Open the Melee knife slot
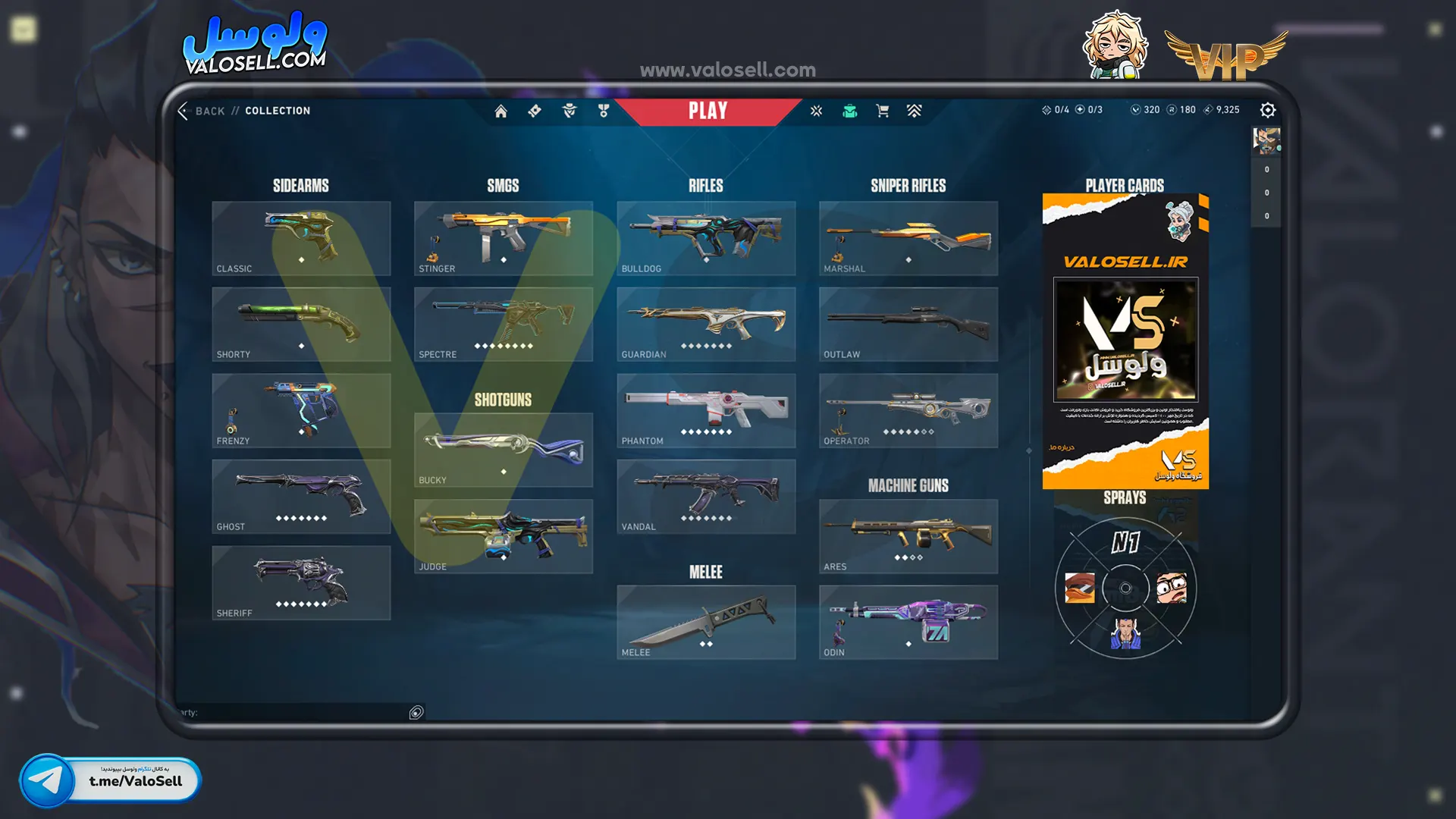The image size is (1456, 819). [705, 622]
